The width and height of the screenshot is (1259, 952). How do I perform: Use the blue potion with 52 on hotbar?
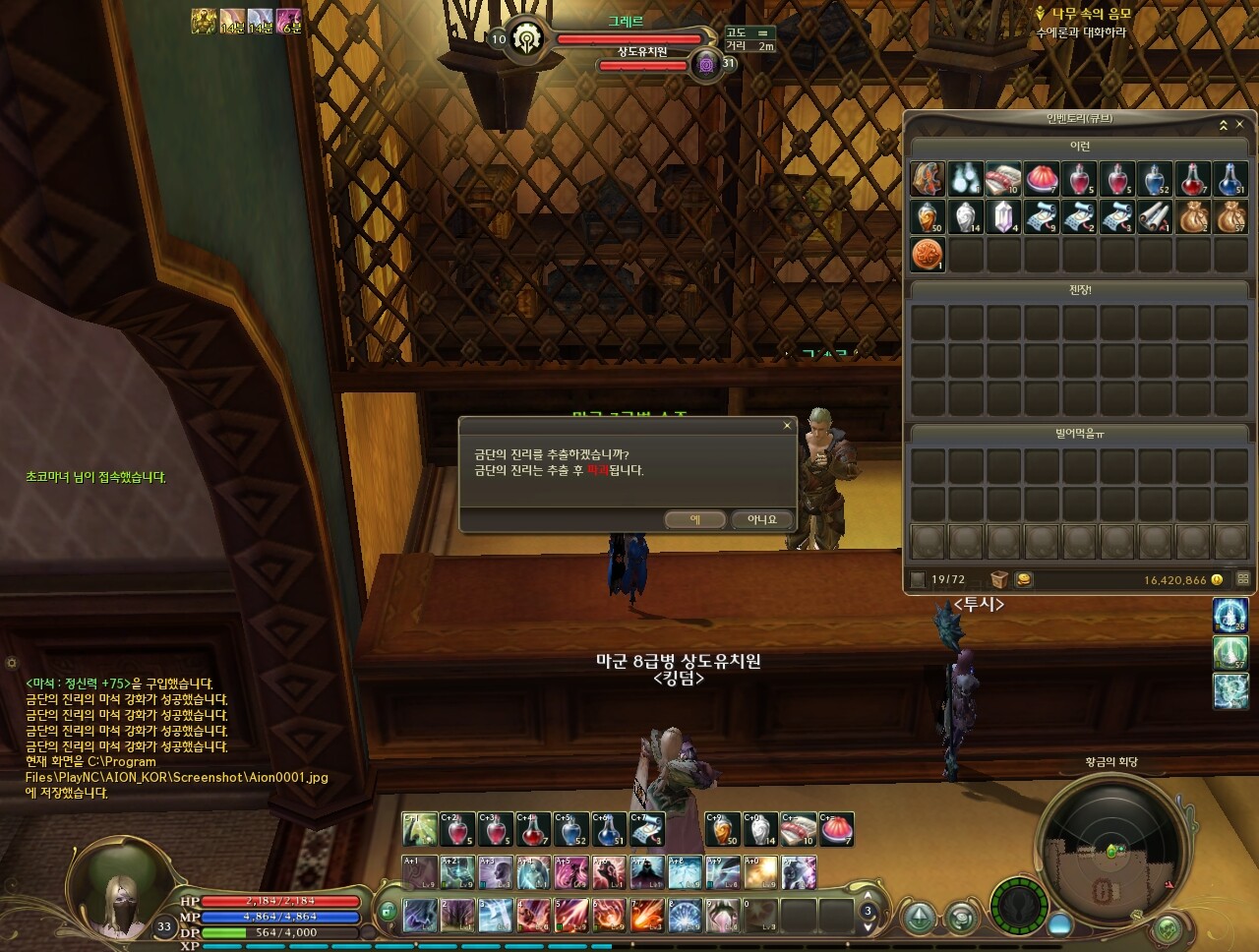pyautogui.click(x=571, y=829)
